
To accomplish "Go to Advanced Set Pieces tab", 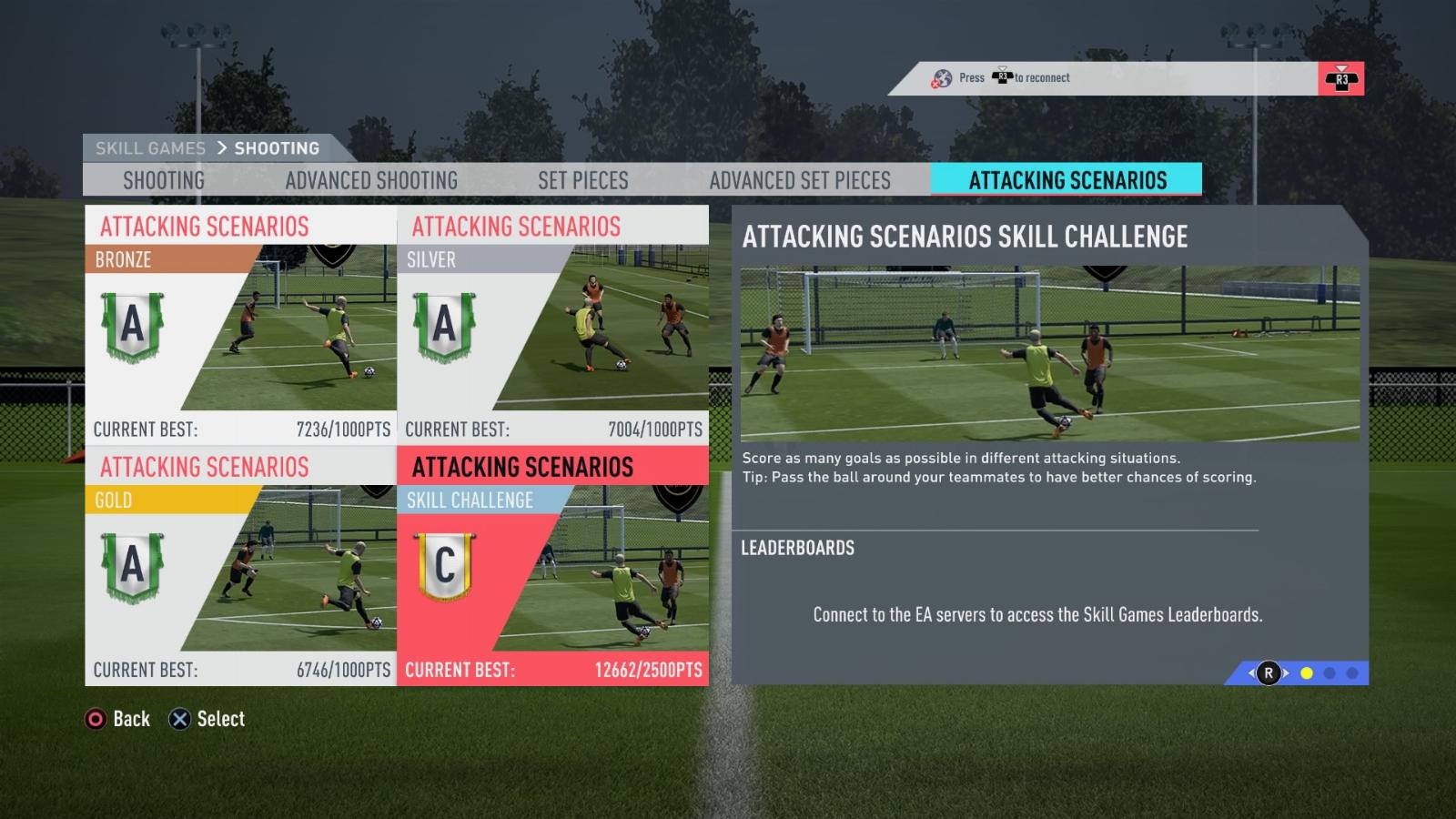I will 800,180.
